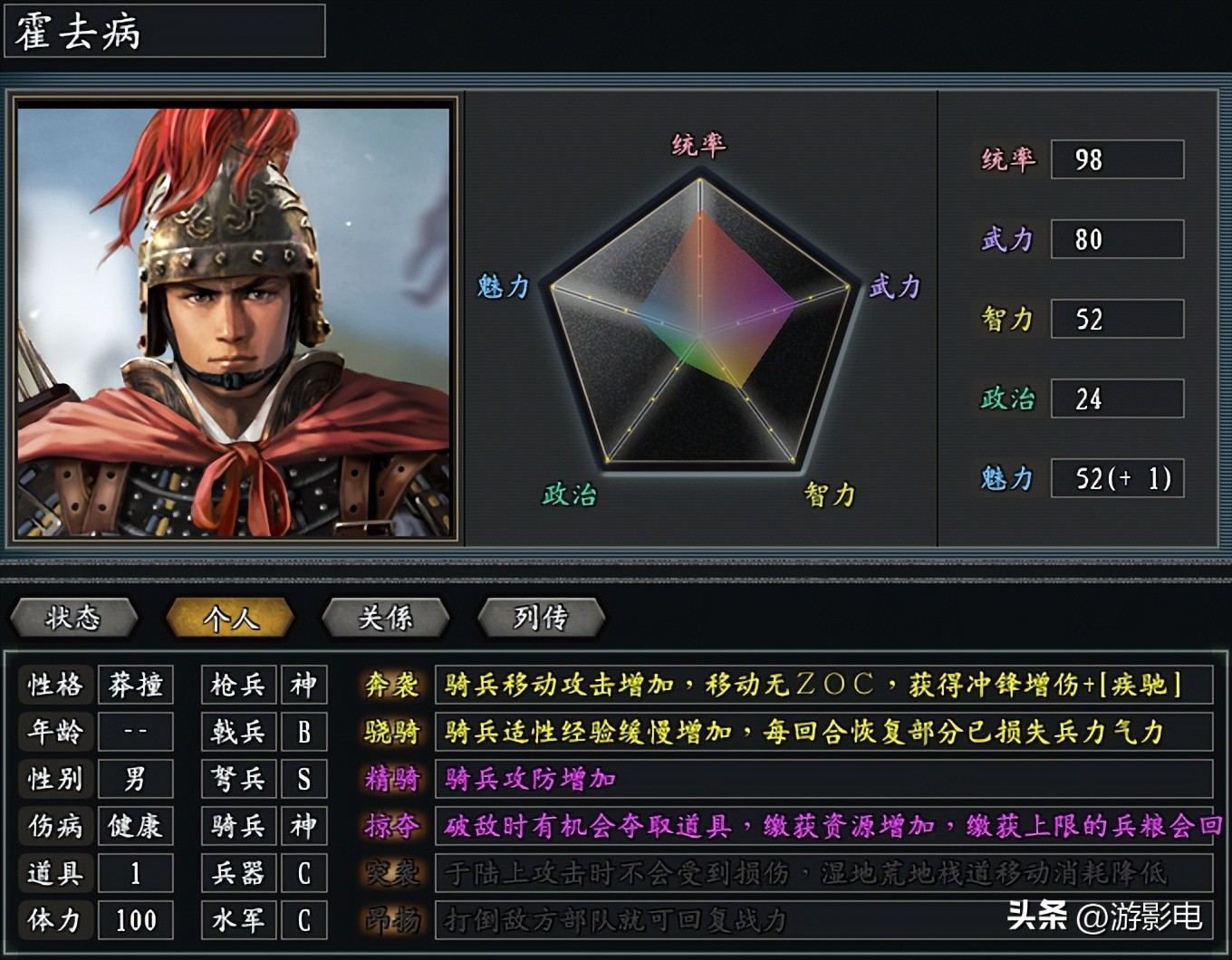The width and height of the screenshot is (1232, 960).
Task: Click the 体力 100 stamina value
Action: click(x=135, y=919)
